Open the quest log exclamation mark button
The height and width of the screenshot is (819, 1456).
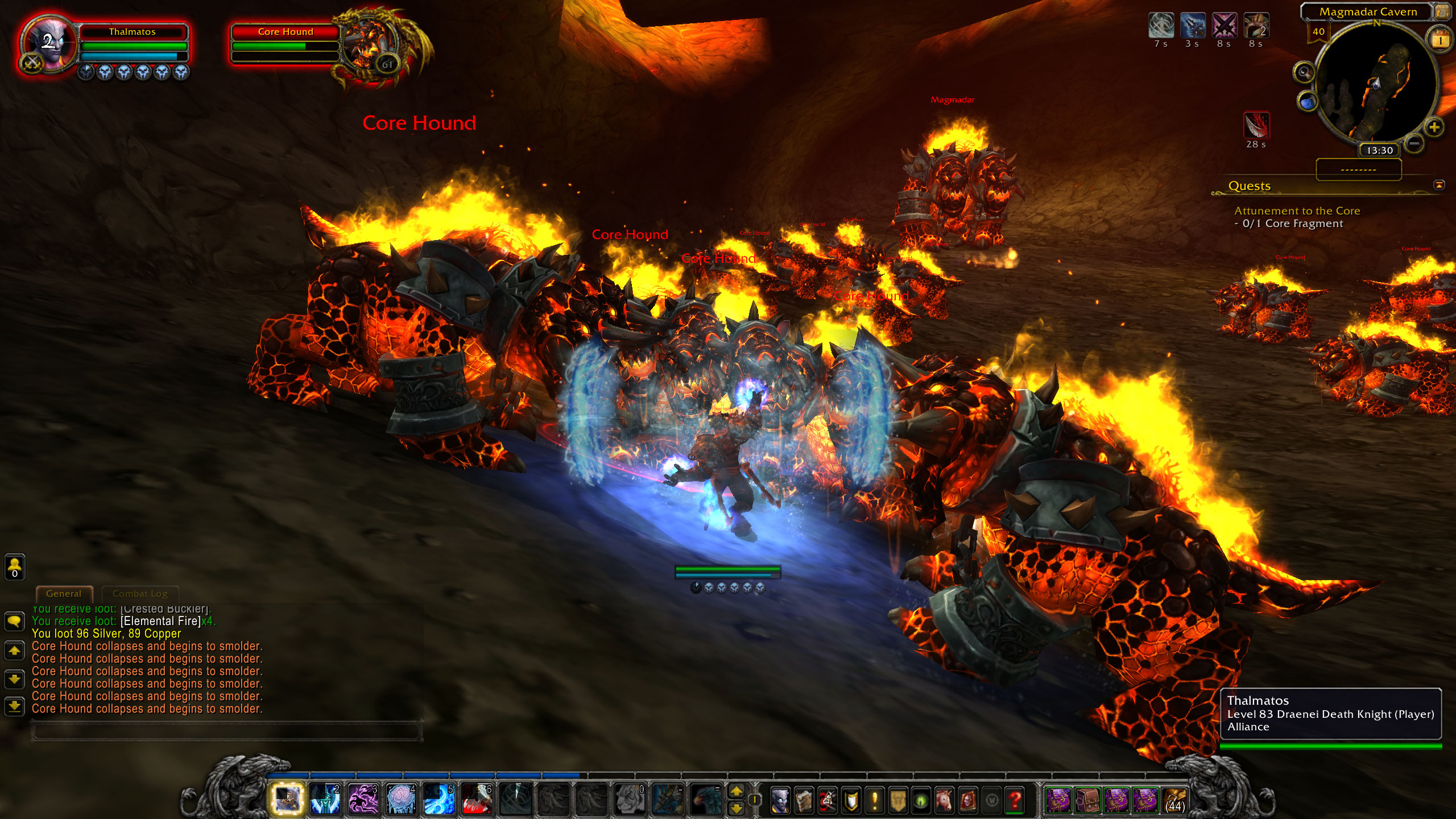coord(874,801)
